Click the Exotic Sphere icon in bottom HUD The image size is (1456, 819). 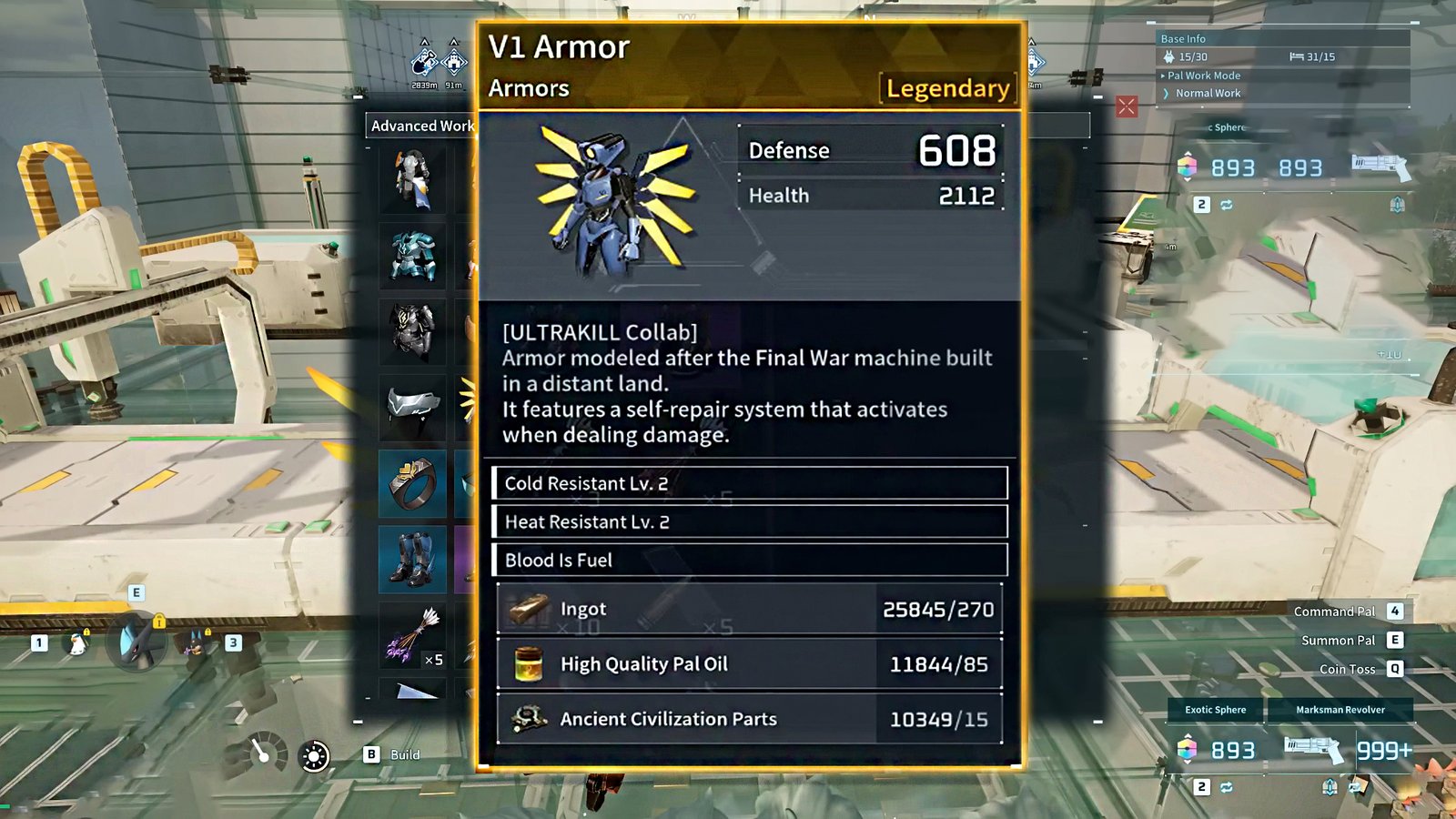[1187, 749]
